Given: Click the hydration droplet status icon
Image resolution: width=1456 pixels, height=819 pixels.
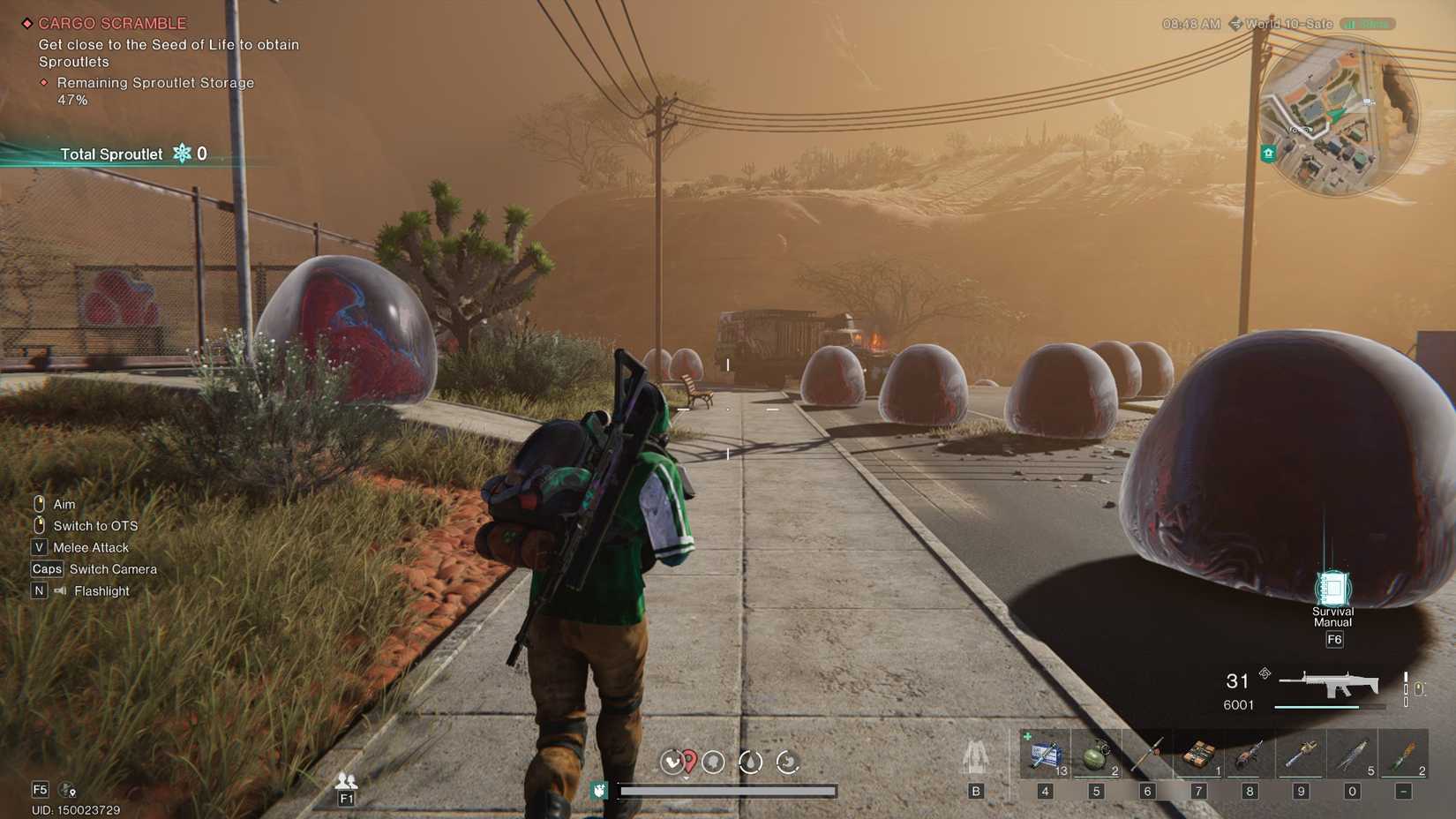Looking at the screenshot, I should tap(751, 763).
